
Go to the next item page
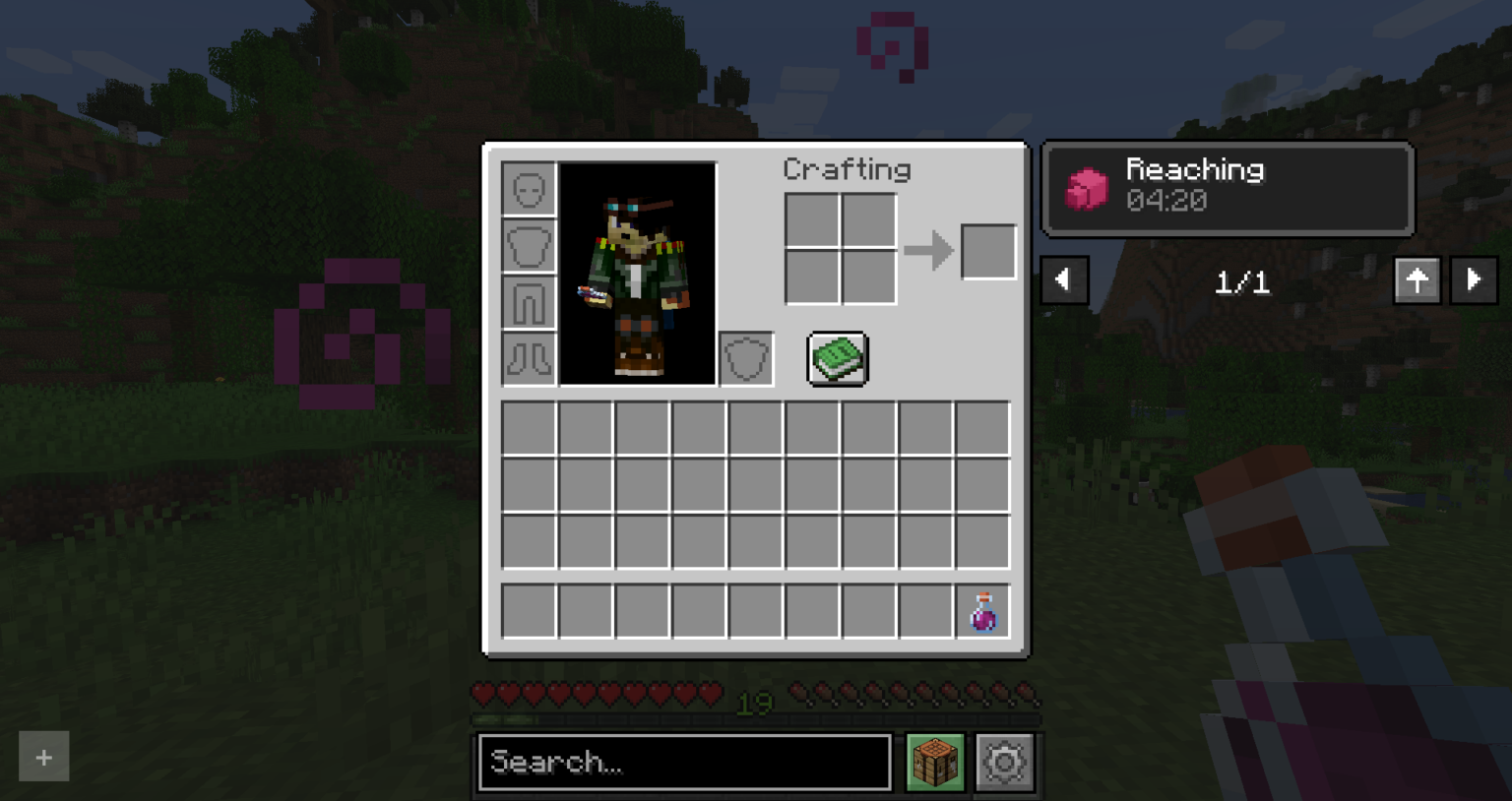click(1474, 280)
